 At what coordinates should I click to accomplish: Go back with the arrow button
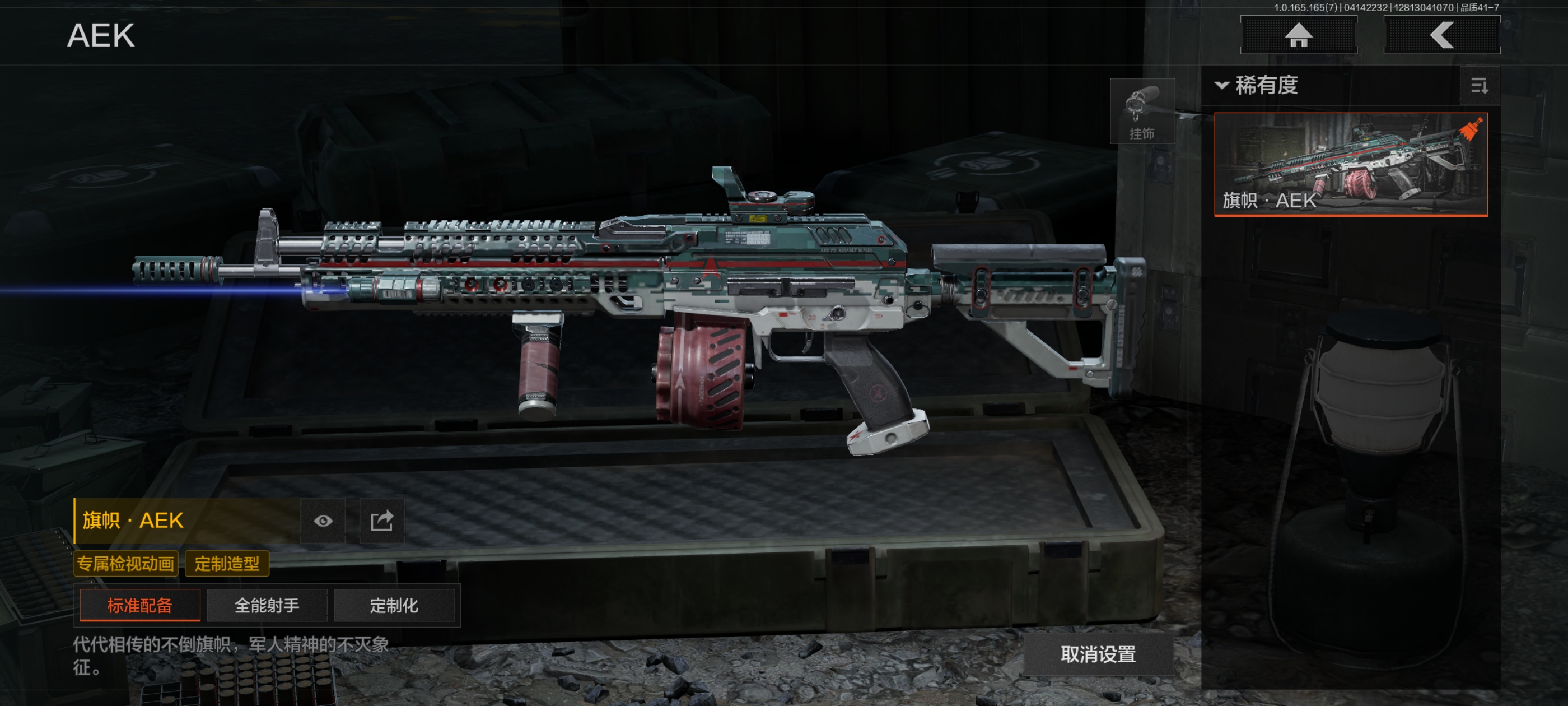pos(1441,35)
